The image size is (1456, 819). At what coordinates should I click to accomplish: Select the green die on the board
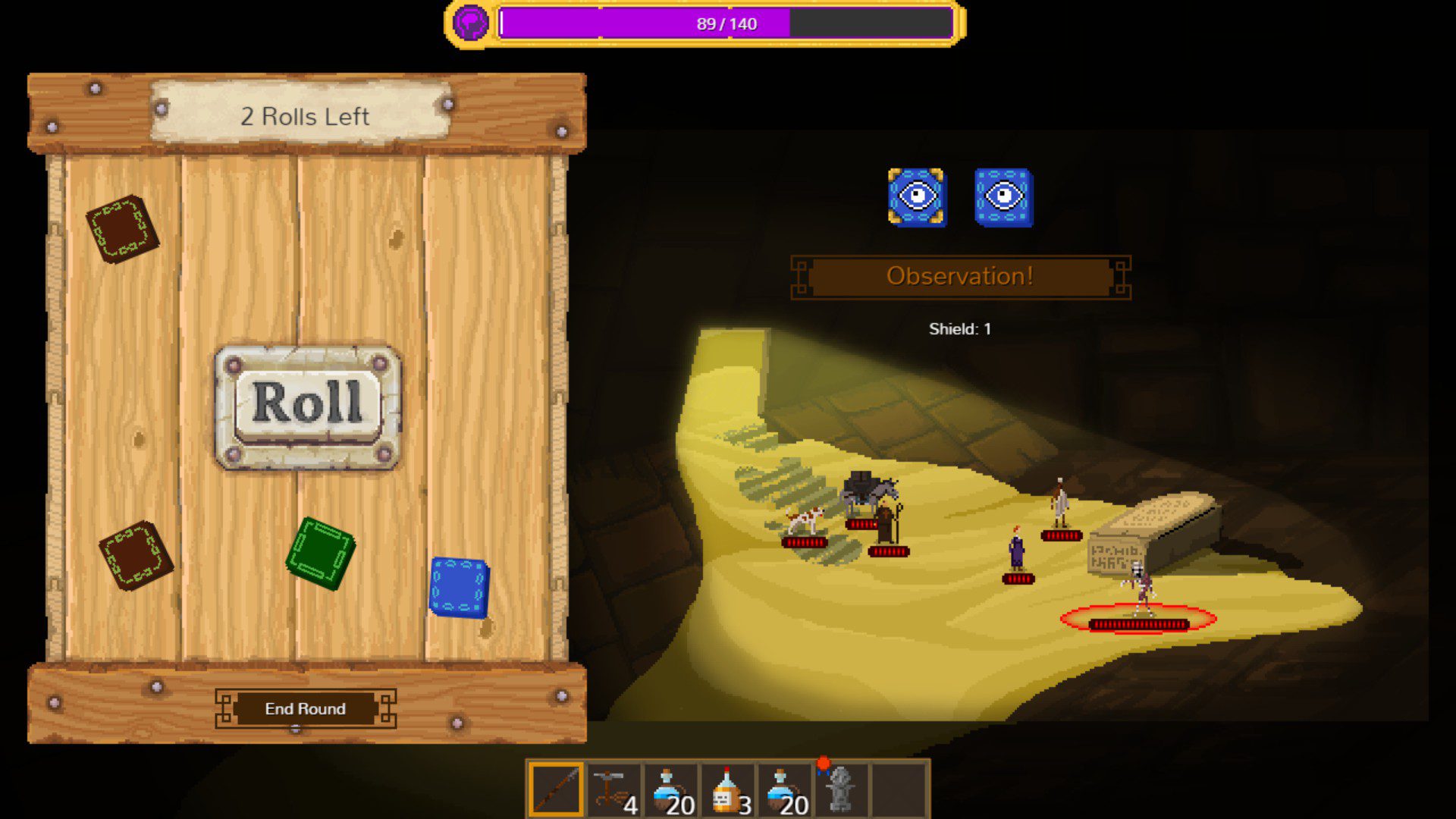point(320,553)
